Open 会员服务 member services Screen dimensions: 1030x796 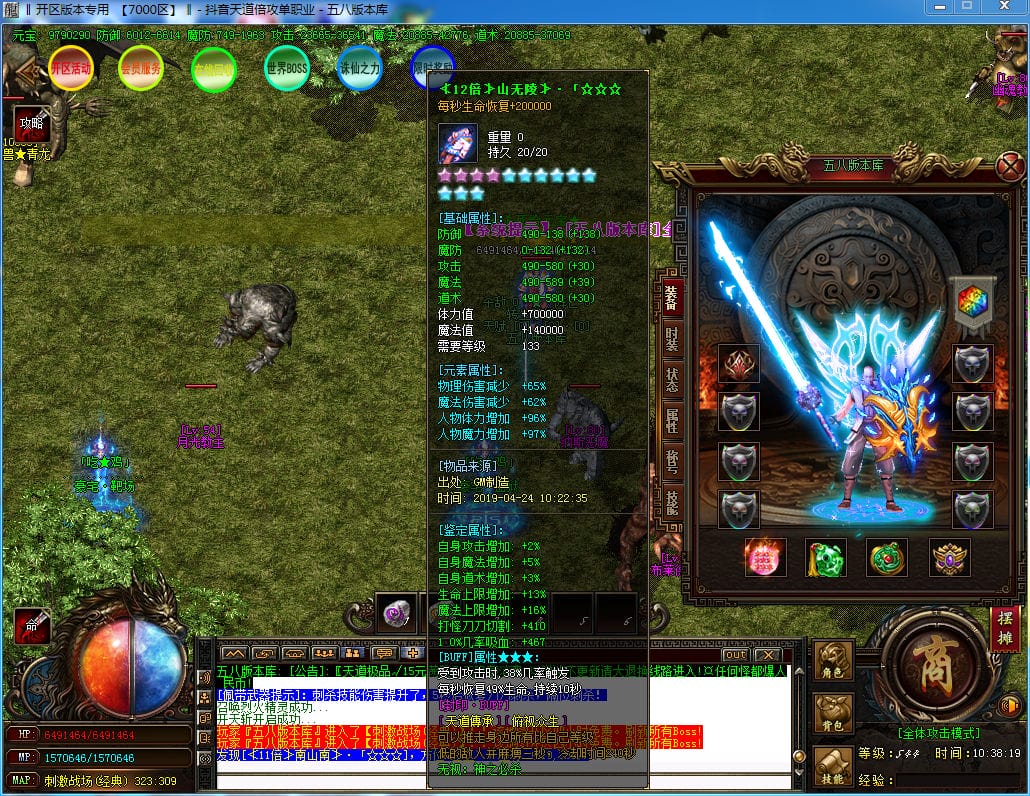tap(141, 69)
